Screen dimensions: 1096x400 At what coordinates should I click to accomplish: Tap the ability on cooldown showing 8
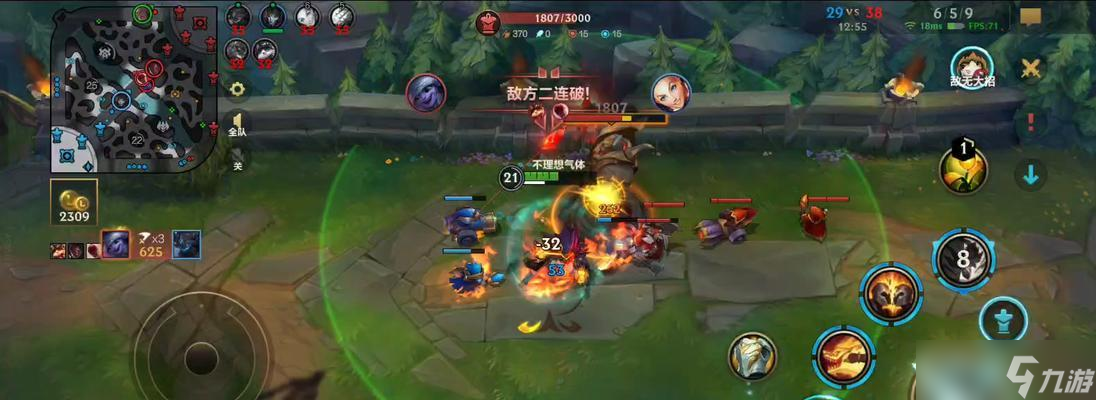[x=963, y=257]
